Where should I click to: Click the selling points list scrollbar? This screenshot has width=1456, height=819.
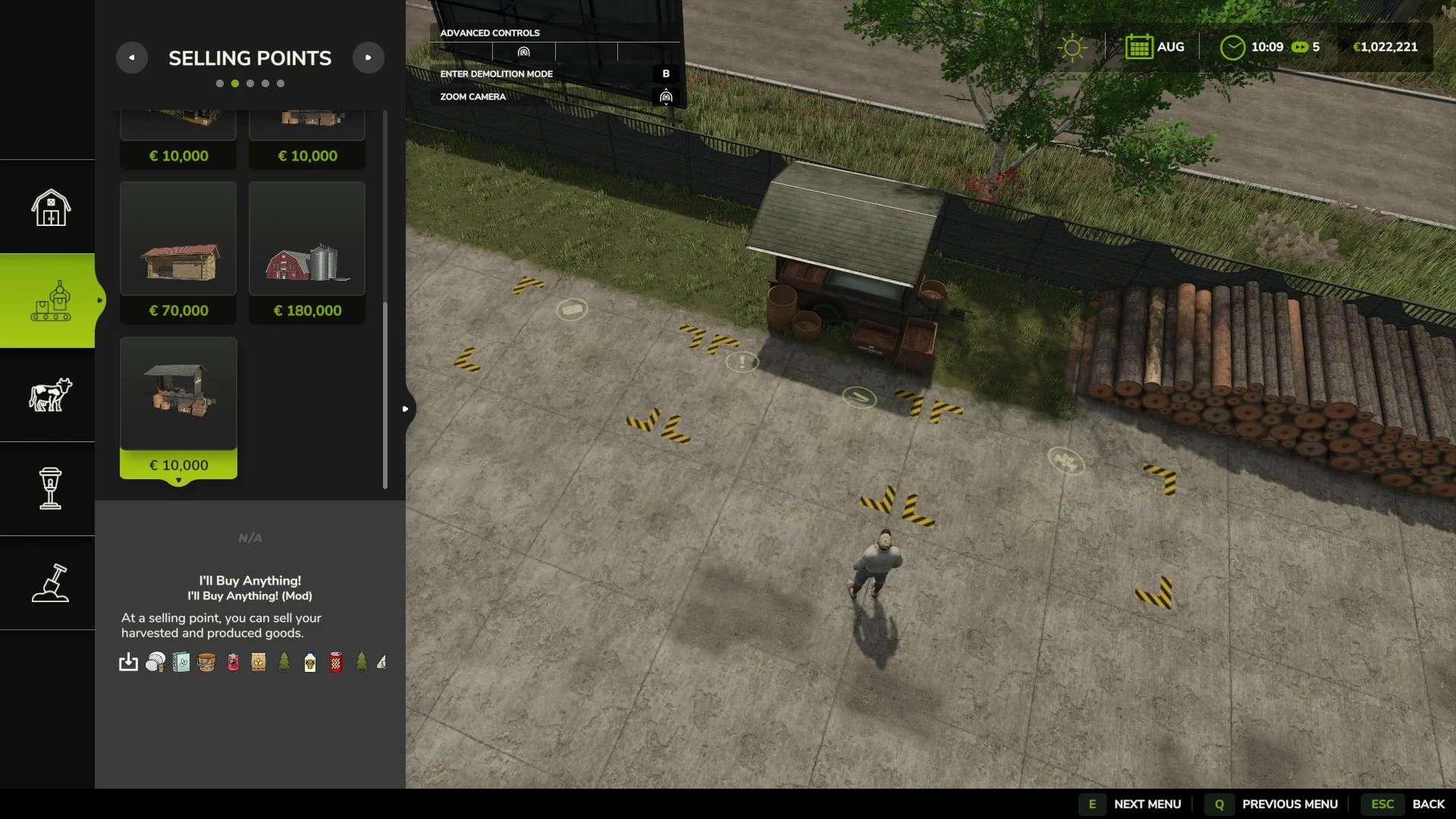click(x=385, y=394)
